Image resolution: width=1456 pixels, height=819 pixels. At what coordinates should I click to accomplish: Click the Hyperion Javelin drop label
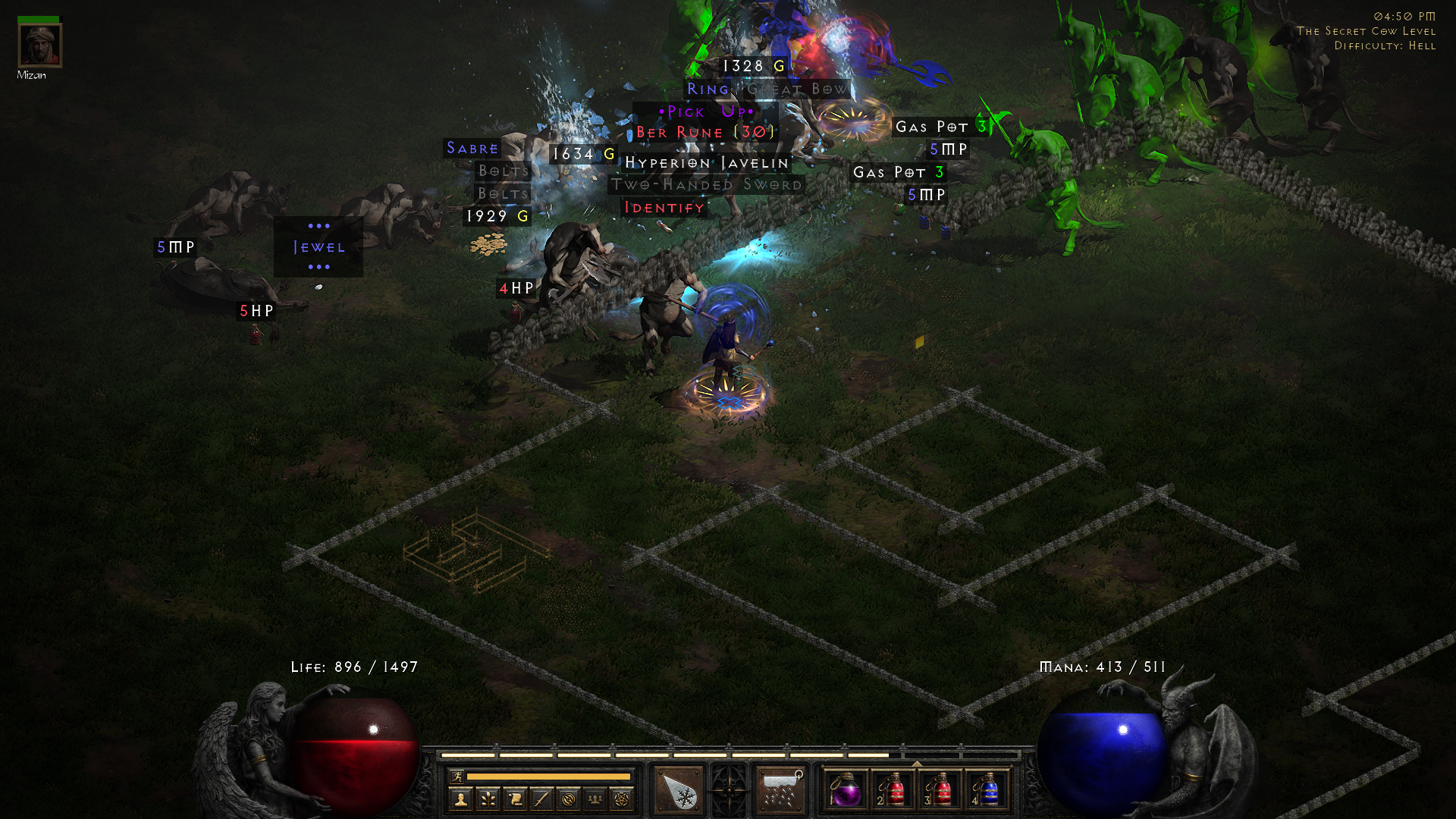point(704,163)
